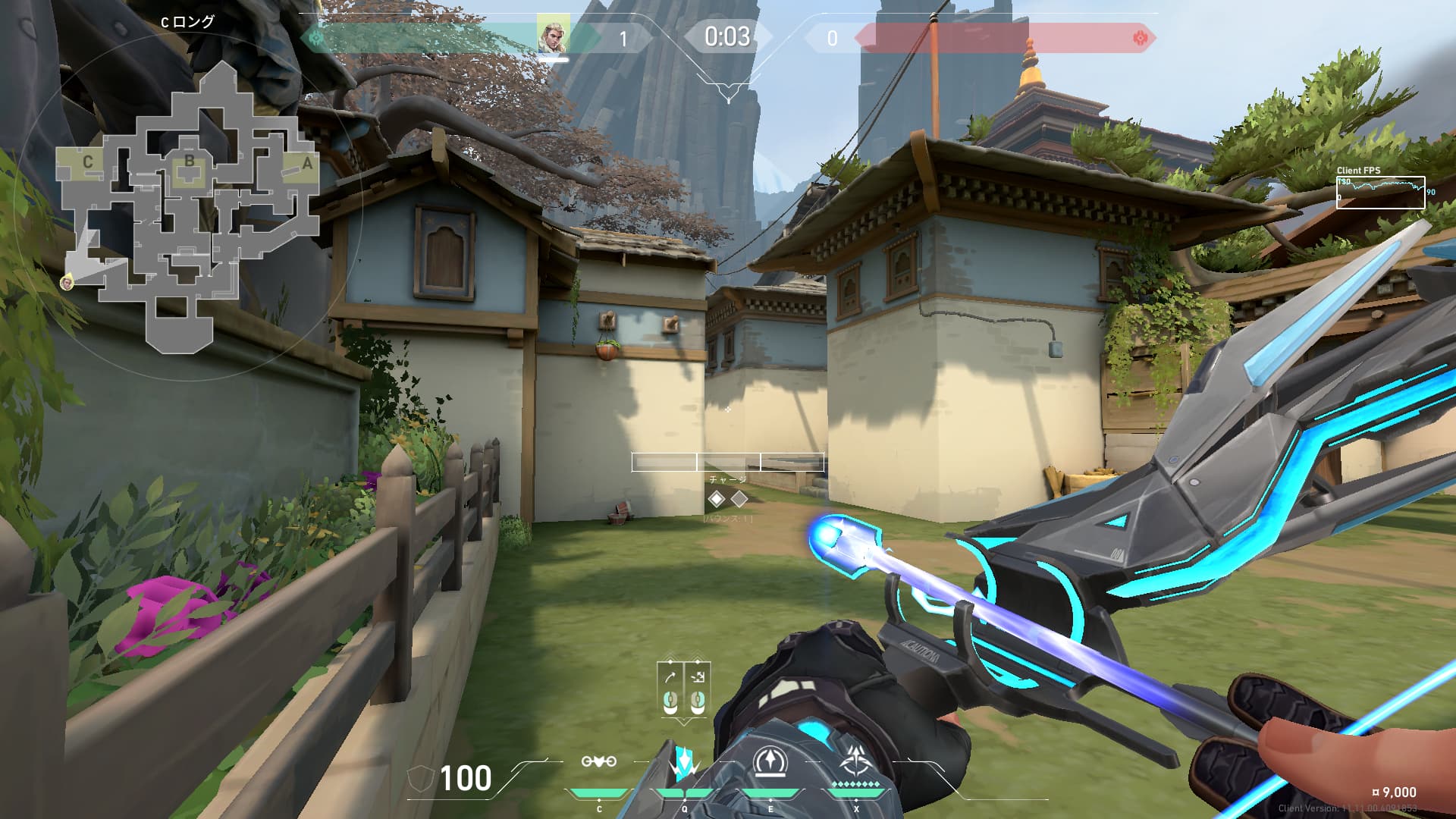The width and height of the screenshot is (1456, 819).
Task: Select site A on the minimap
Action: [x=306, y=163]
